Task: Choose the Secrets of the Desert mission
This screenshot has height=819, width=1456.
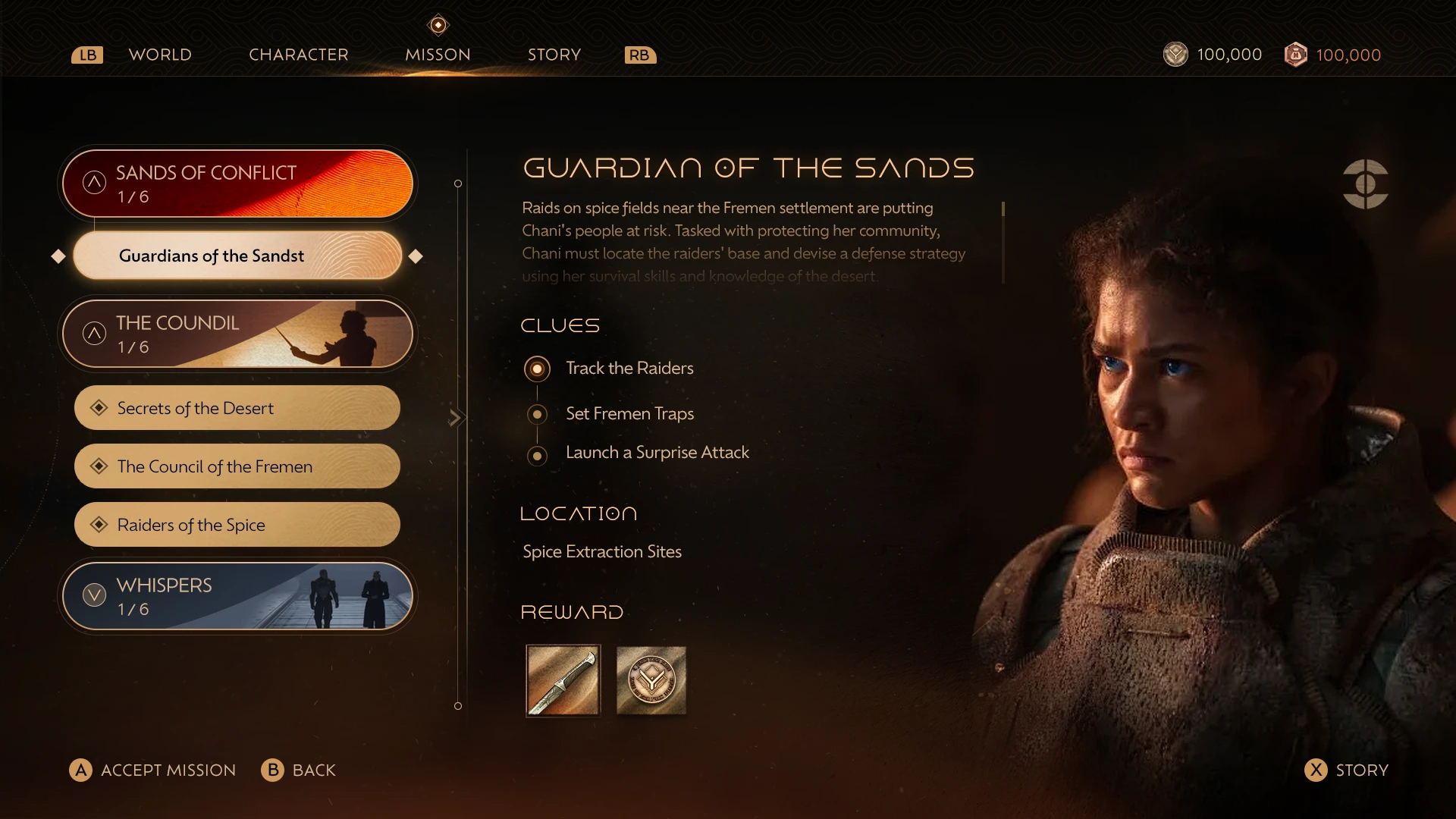Action: point(237,408)
